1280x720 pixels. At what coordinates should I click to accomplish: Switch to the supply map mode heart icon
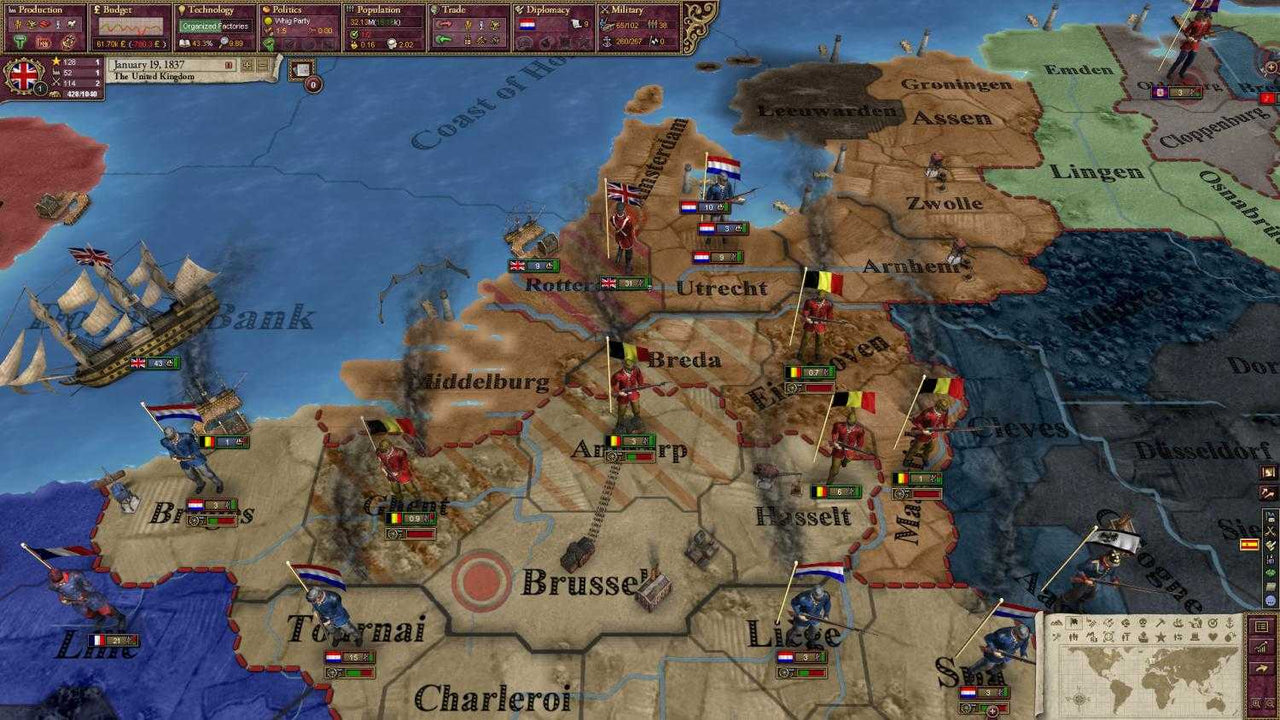(1212, 637)
